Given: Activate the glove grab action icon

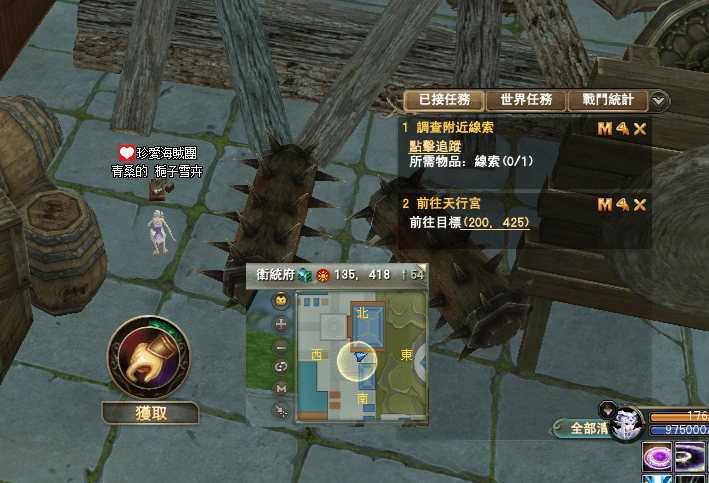Looking at the screenshot, I should (x=149, y=360).
